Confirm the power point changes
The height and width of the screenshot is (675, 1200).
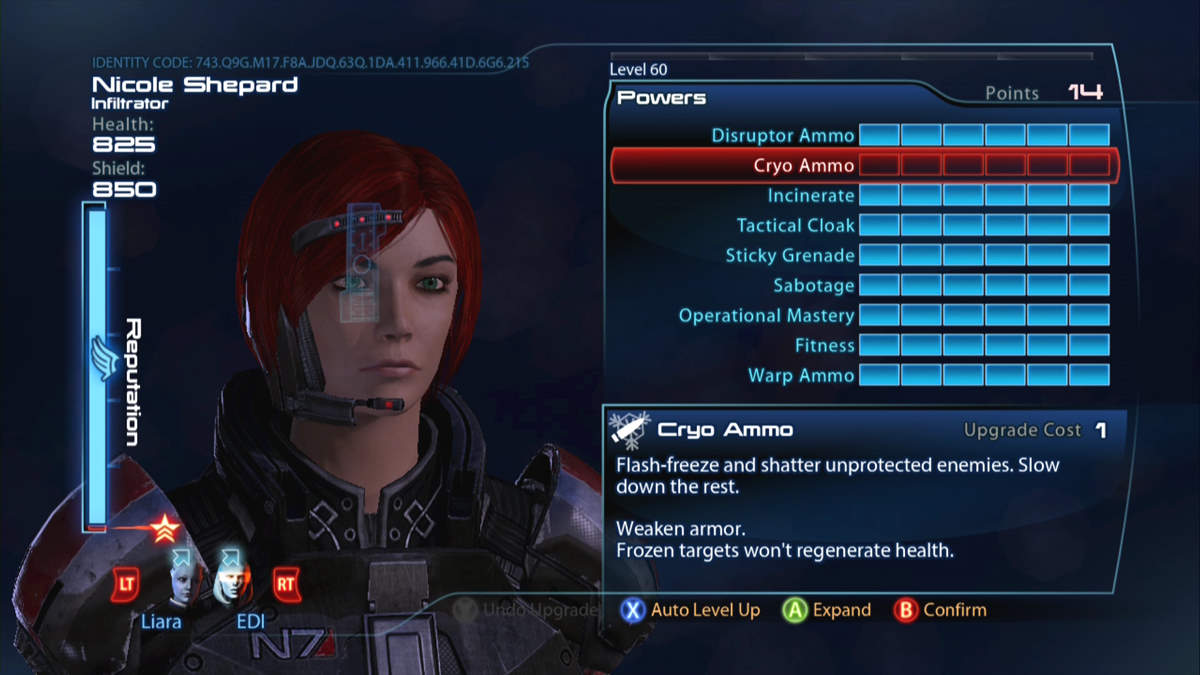pos(940,610)
